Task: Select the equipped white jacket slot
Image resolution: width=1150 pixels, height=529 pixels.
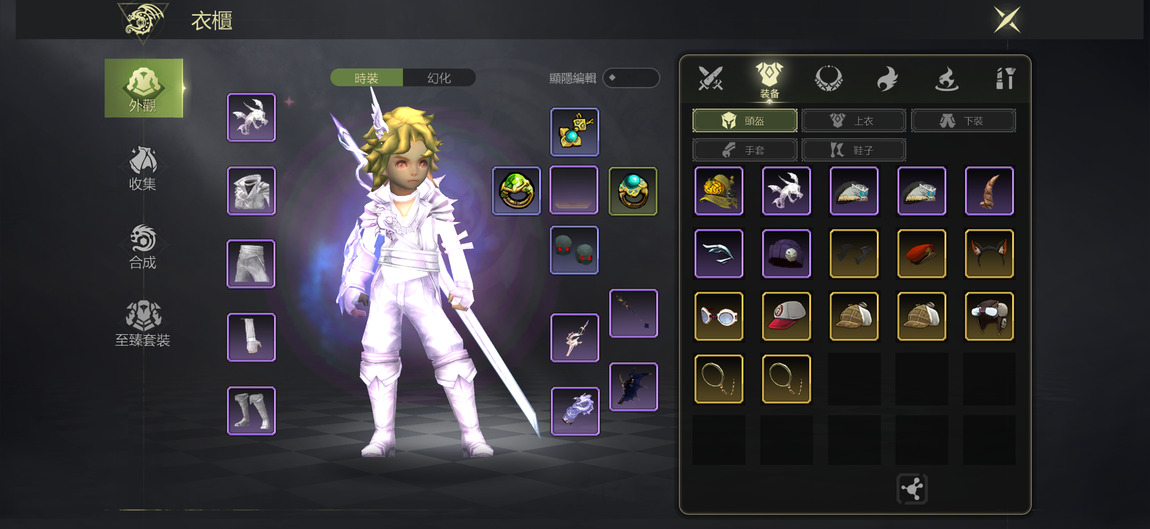Action: (251, 191)
